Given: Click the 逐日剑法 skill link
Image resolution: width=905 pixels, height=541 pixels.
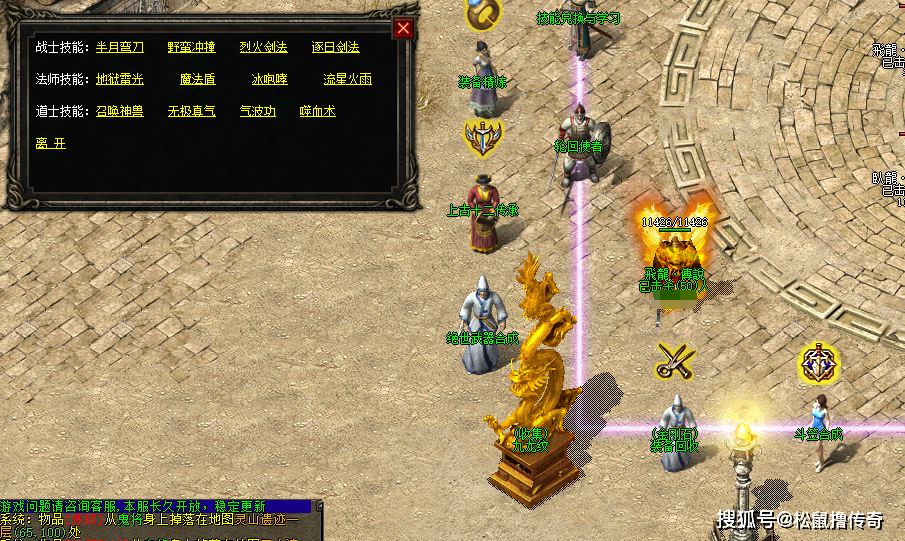Looking at the screenshot, I should point(335,47).
